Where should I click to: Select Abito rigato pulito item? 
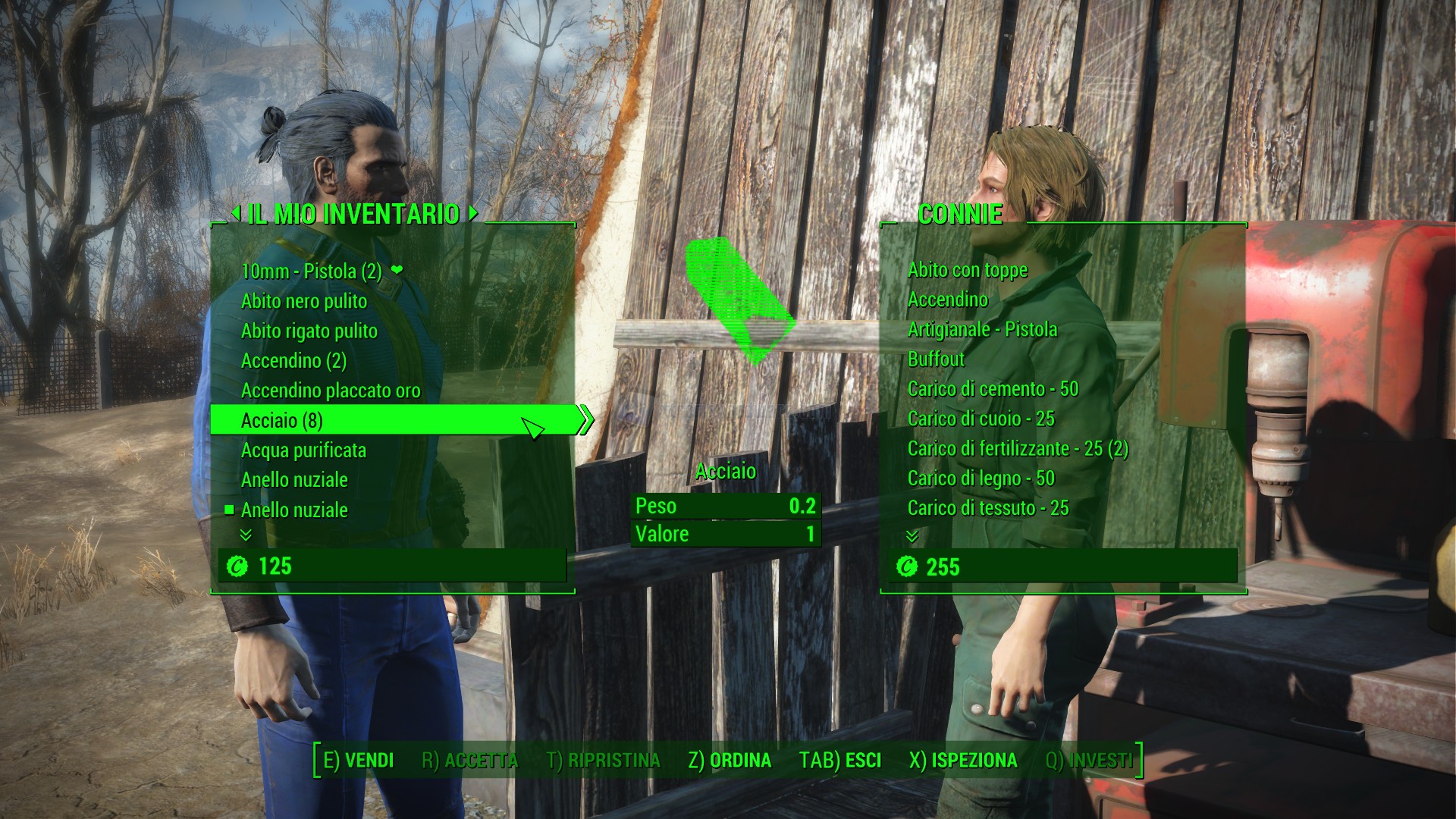[x=309, y=331]
